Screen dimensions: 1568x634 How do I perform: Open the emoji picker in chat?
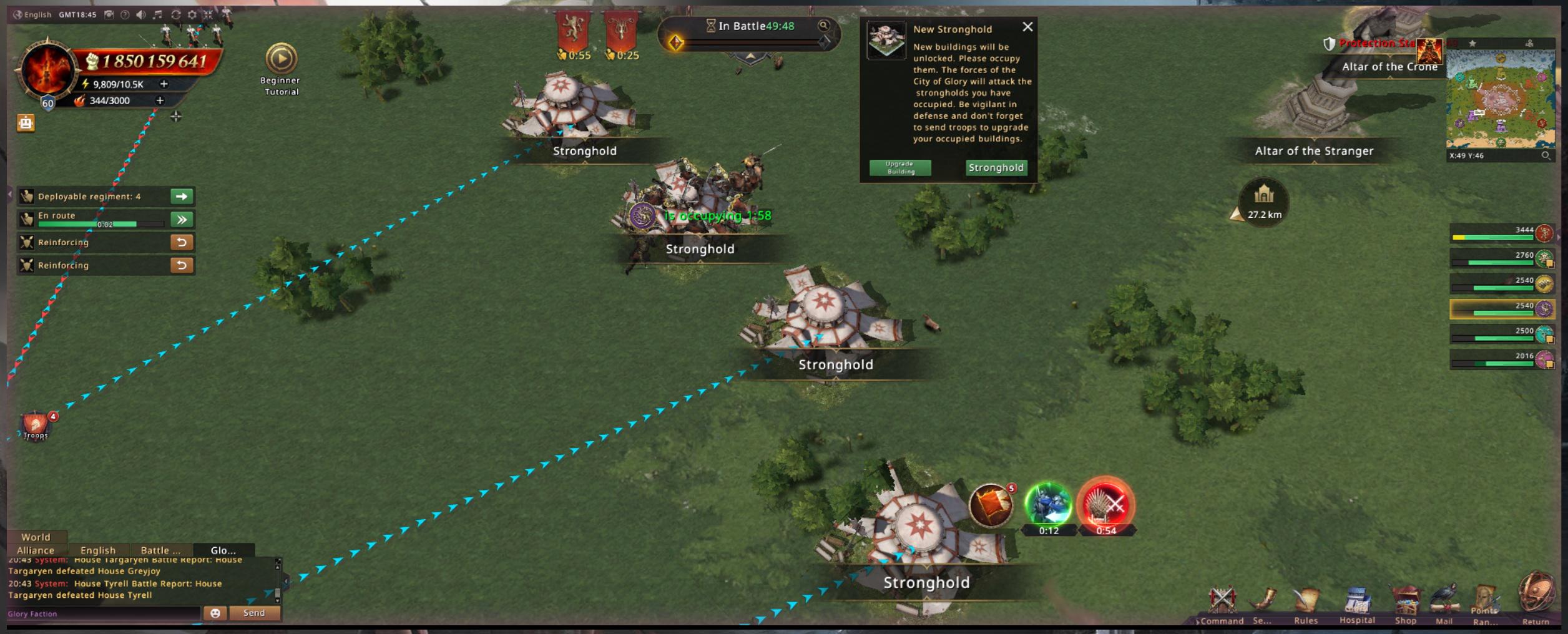click(x=215, y=613)
